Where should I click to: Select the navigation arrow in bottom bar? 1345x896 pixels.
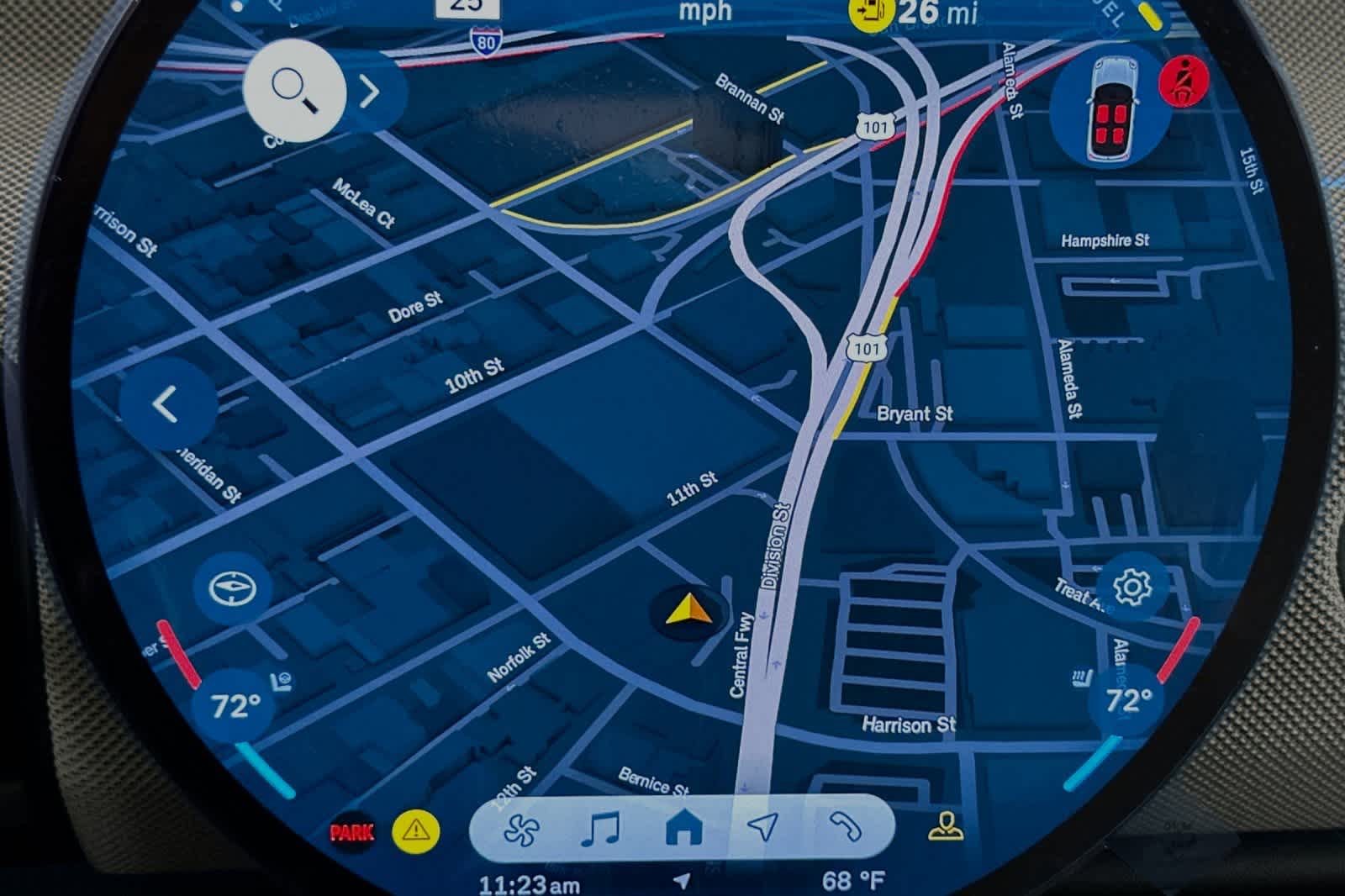(x=762, y=827)
